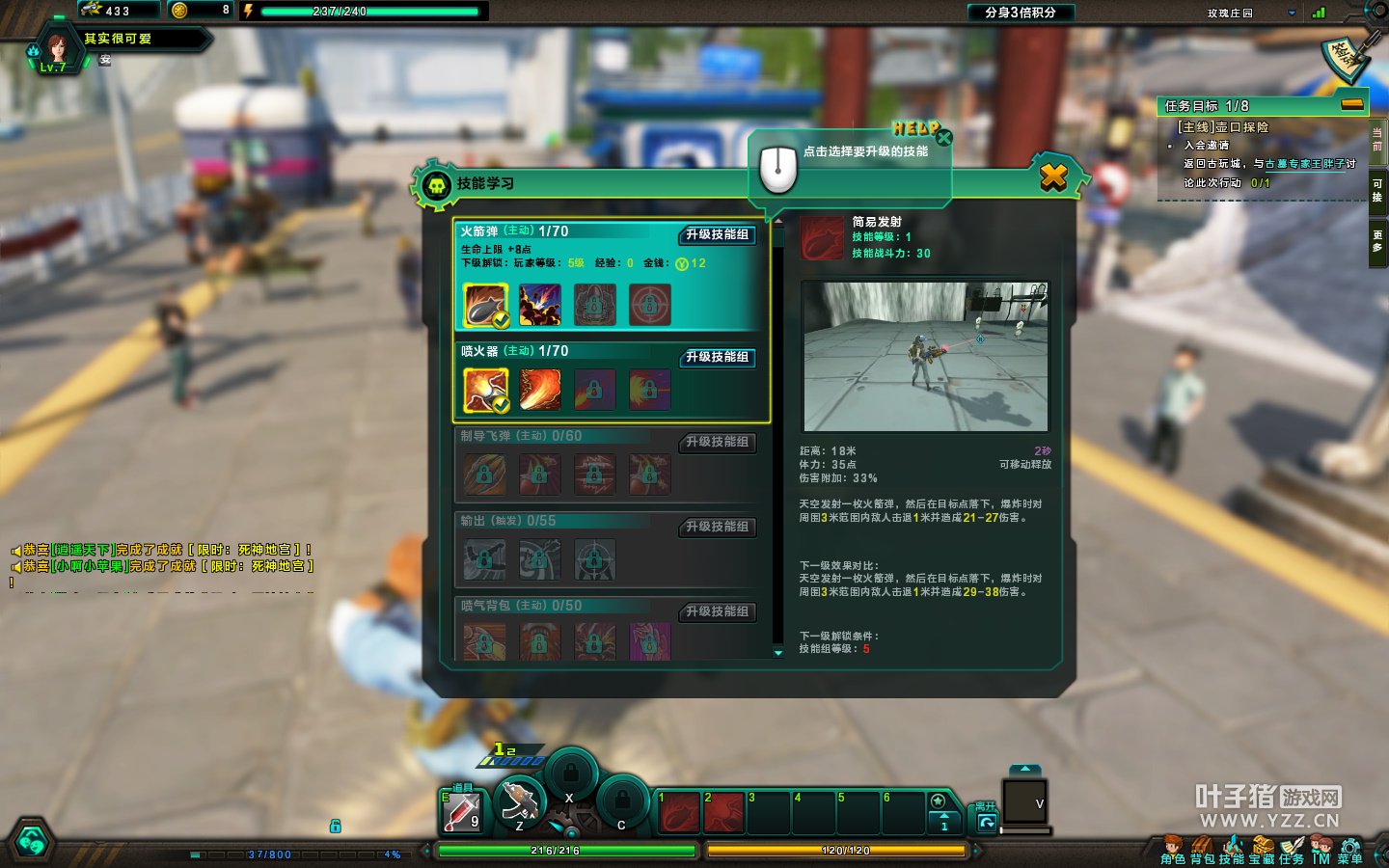Viewport: 1389px width, 868px height.
Task: Choose the fire swirl flamethrower skill
Action: click(x=540, y=390)
